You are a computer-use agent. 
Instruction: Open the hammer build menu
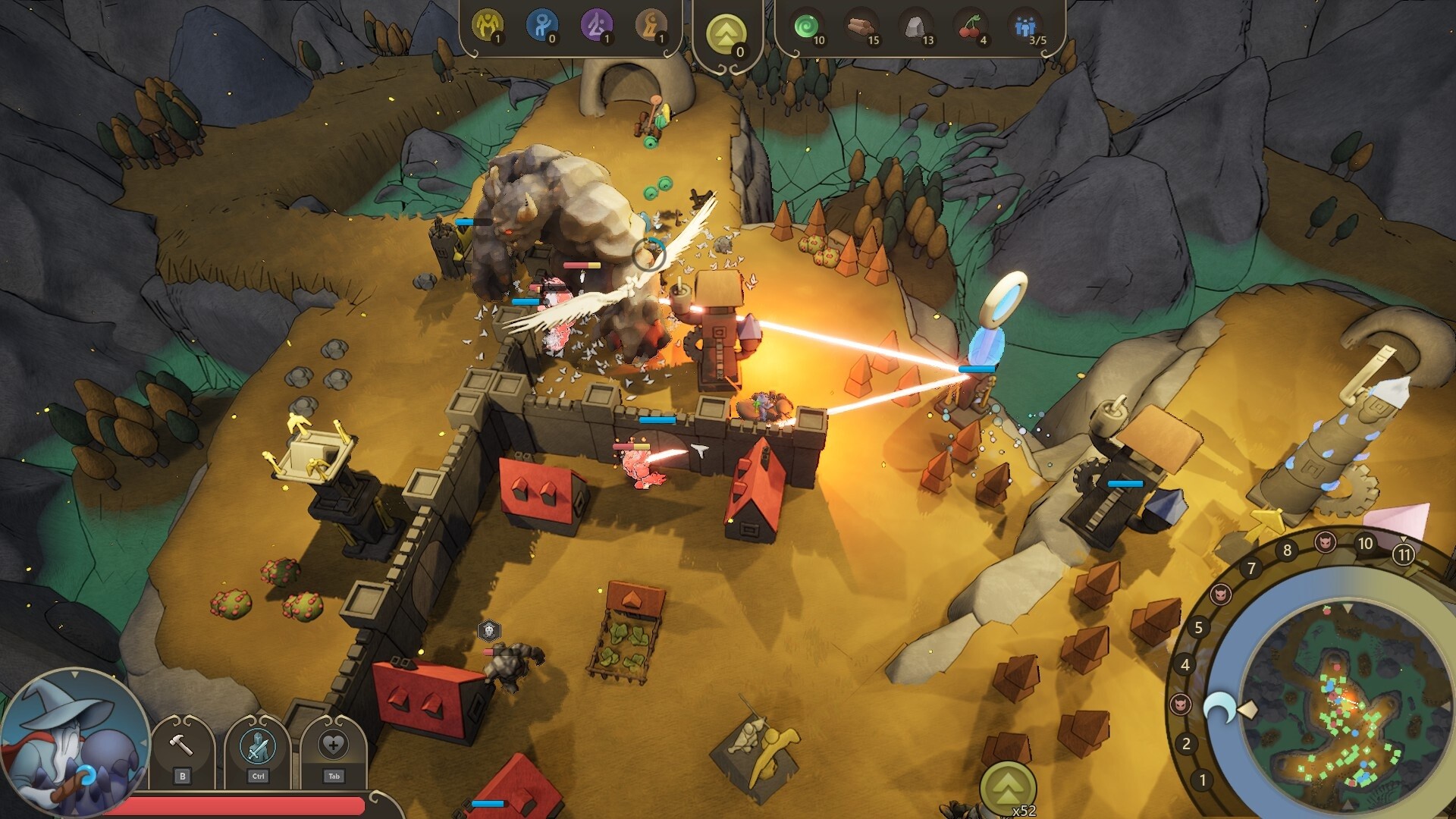click(x=181, y=746)
